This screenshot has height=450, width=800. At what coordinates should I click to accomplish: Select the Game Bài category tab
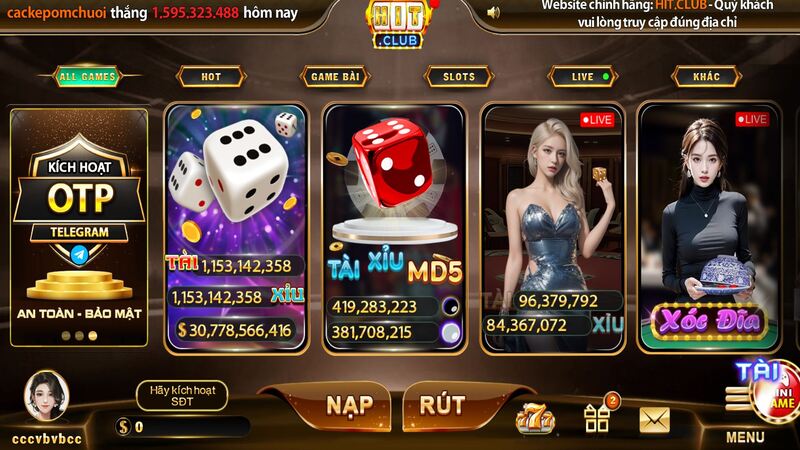[336, 76]
